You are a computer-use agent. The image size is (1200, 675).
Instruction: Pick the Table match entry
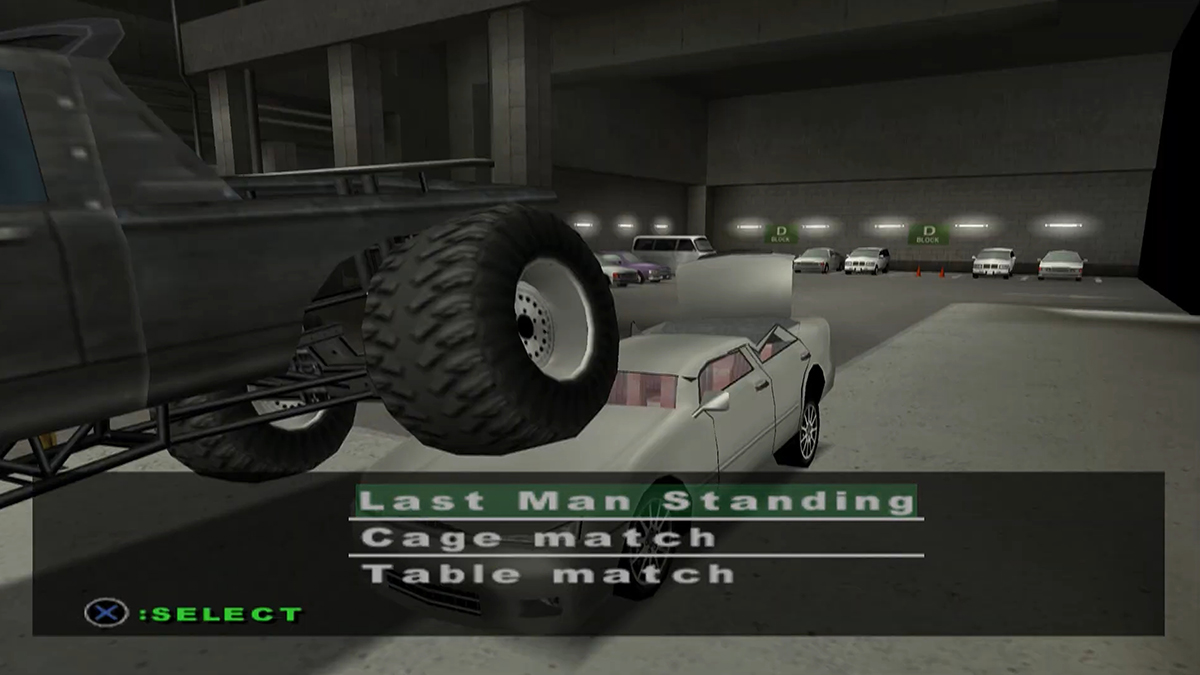(x=547, y=574)
